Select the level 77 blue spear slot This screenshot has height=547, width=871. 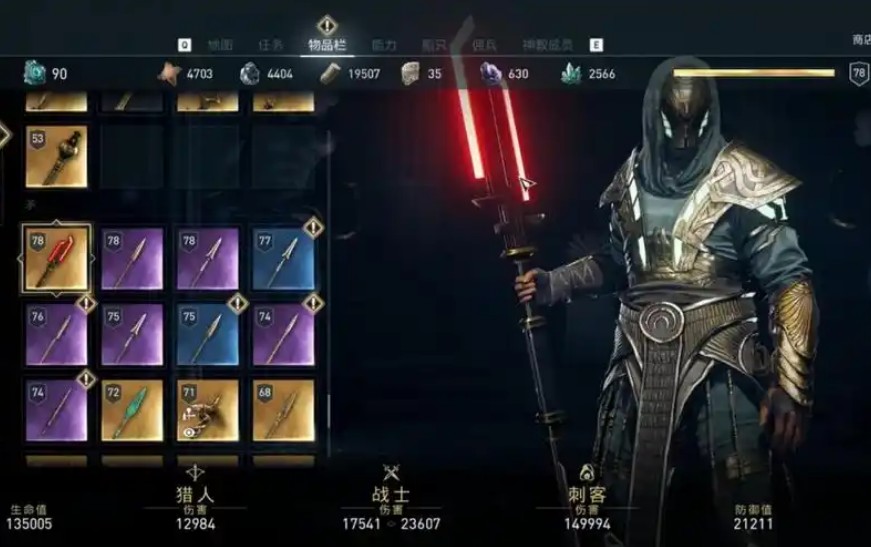[x=284, y=258]
